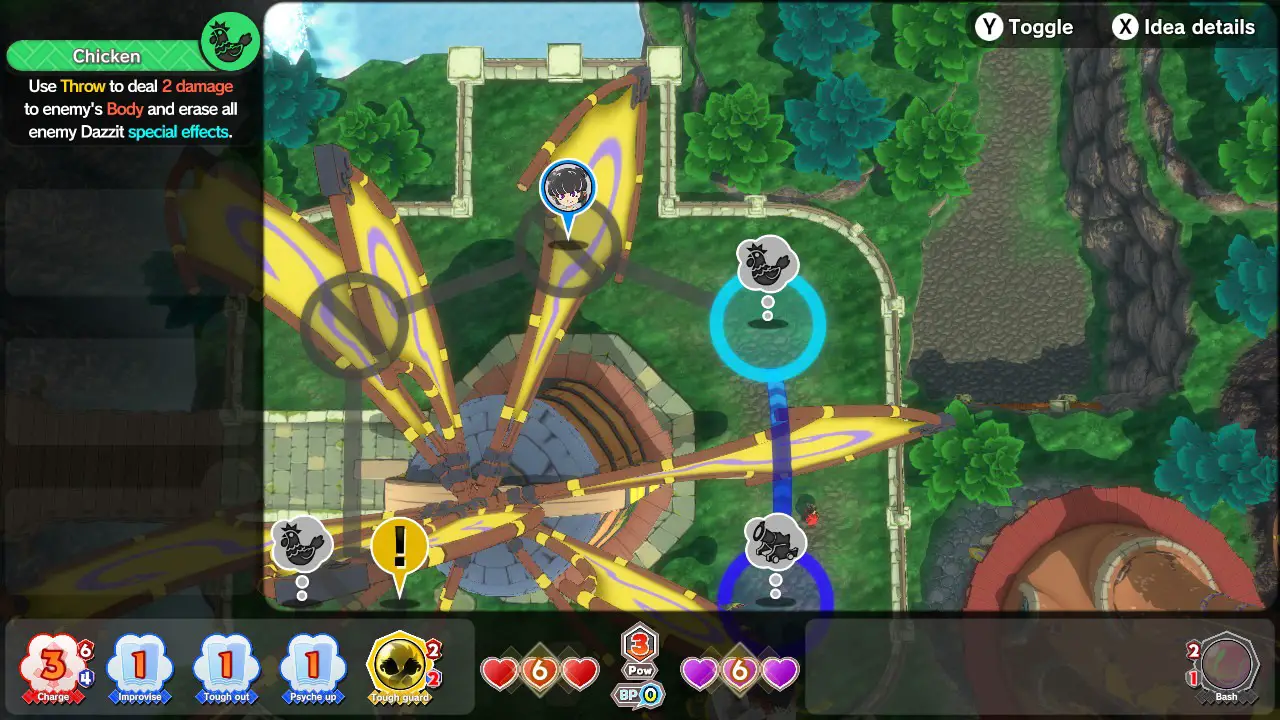Image resolution: width=1280 pixels, height=720 pixels.
Task: Select the Psyche up idea card
Action: [313, 665]
